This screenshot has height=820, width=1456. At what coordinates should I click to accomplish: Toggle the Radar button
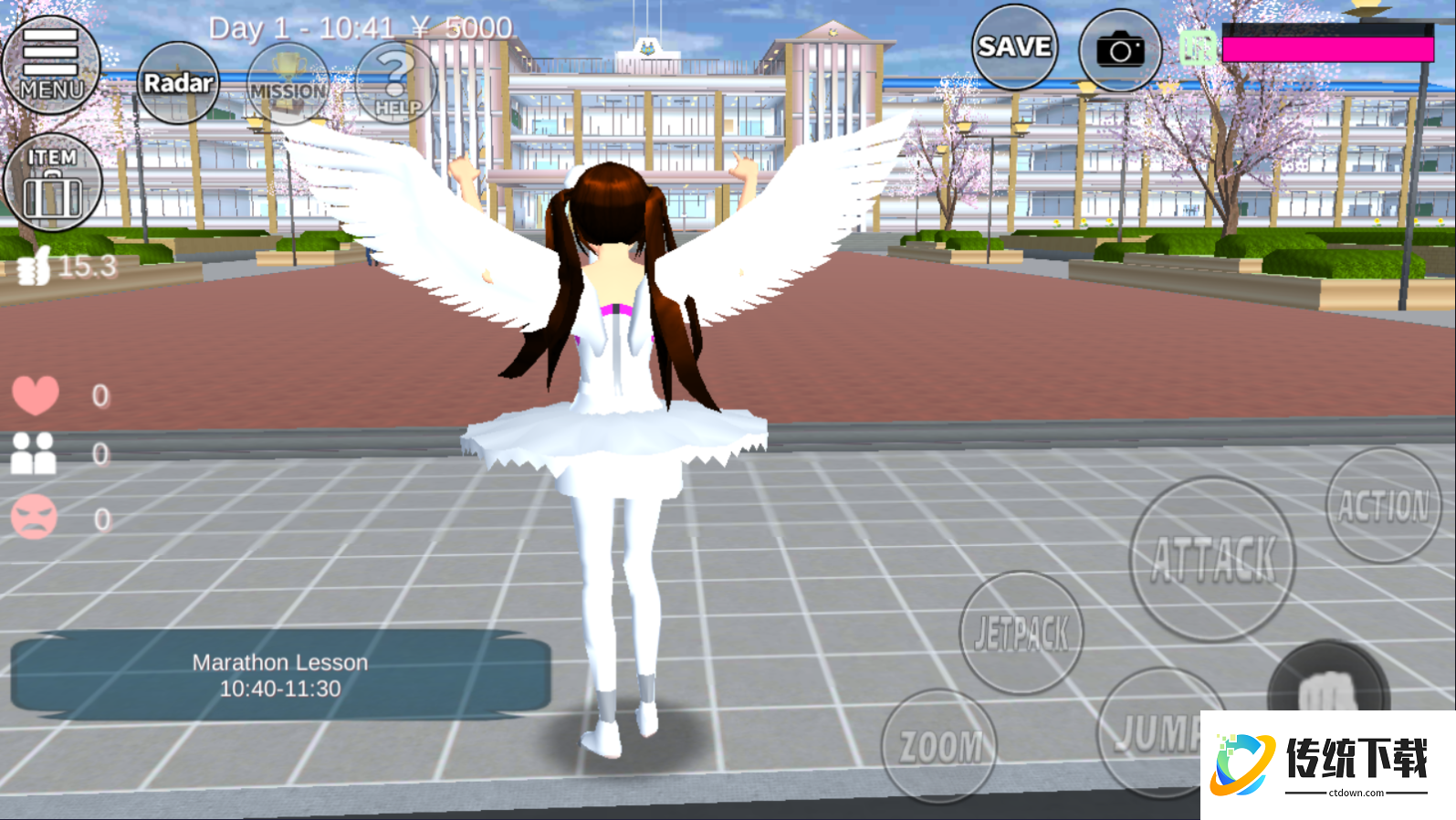[x=178, y=83]
